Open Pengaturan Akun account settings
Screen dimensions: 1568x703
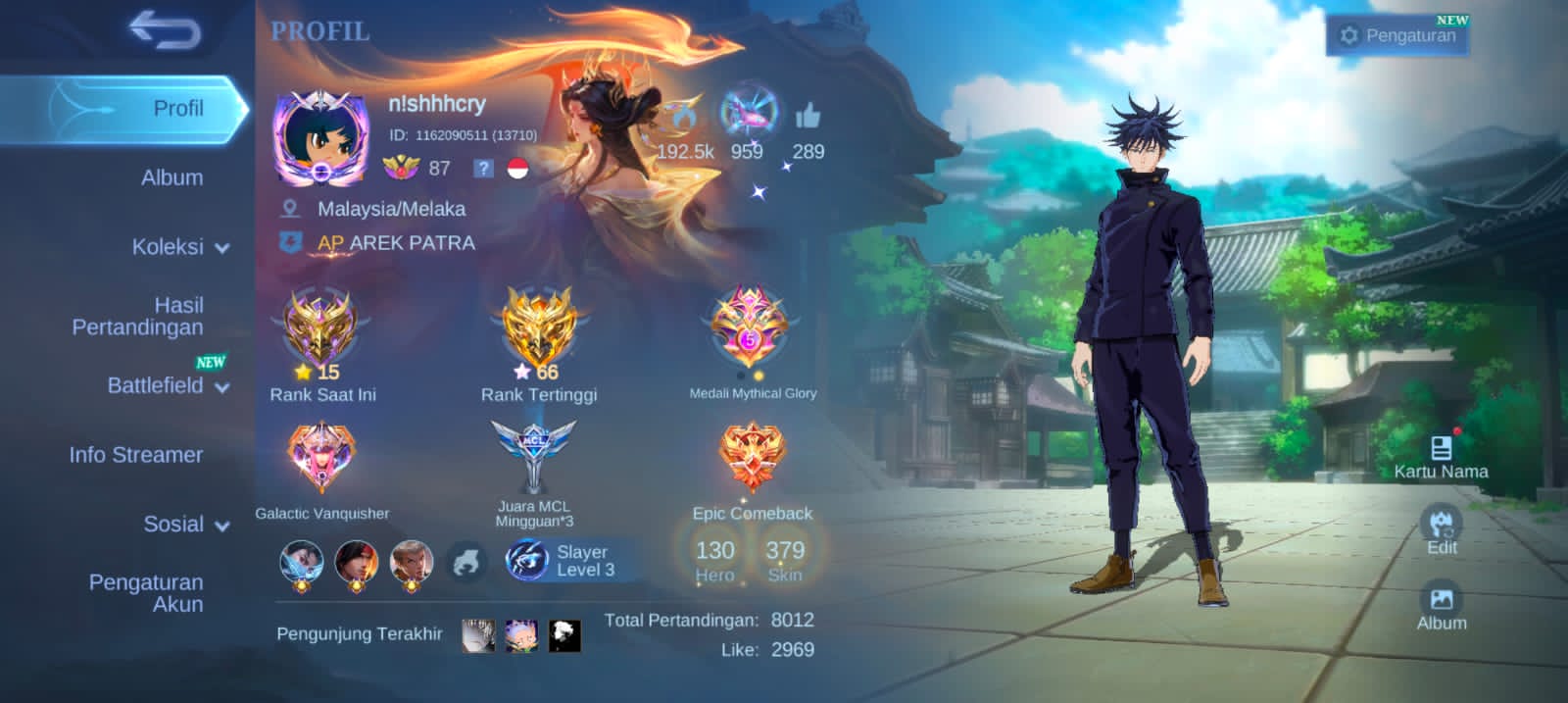tap(146, 593)
